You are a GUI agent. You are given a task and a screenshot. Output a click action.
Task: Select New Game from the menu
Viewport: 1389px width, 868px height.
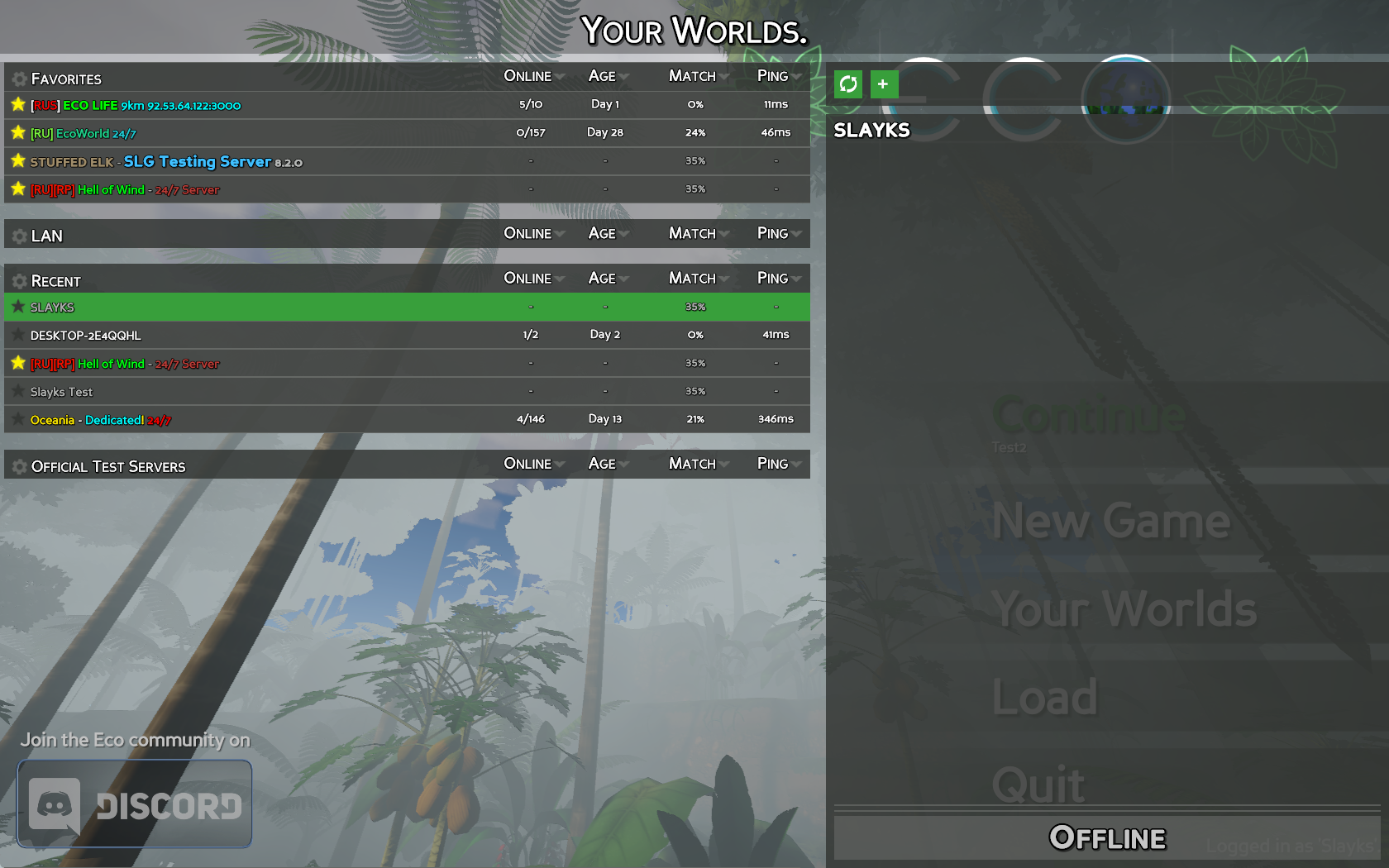click(1110, 522)
